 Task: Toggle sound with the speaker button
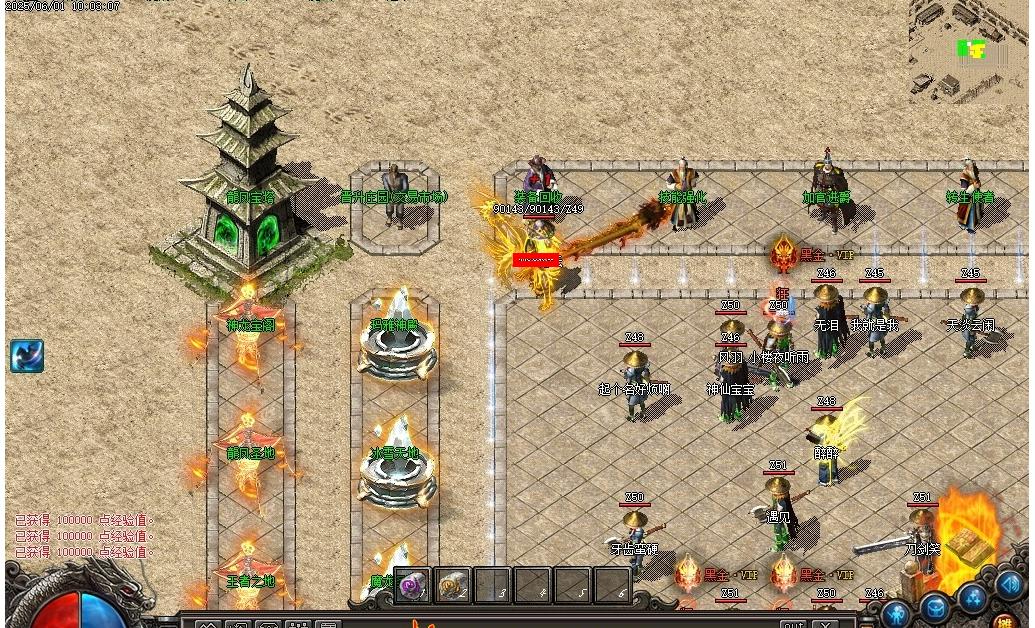click(x=1009, y=585)
